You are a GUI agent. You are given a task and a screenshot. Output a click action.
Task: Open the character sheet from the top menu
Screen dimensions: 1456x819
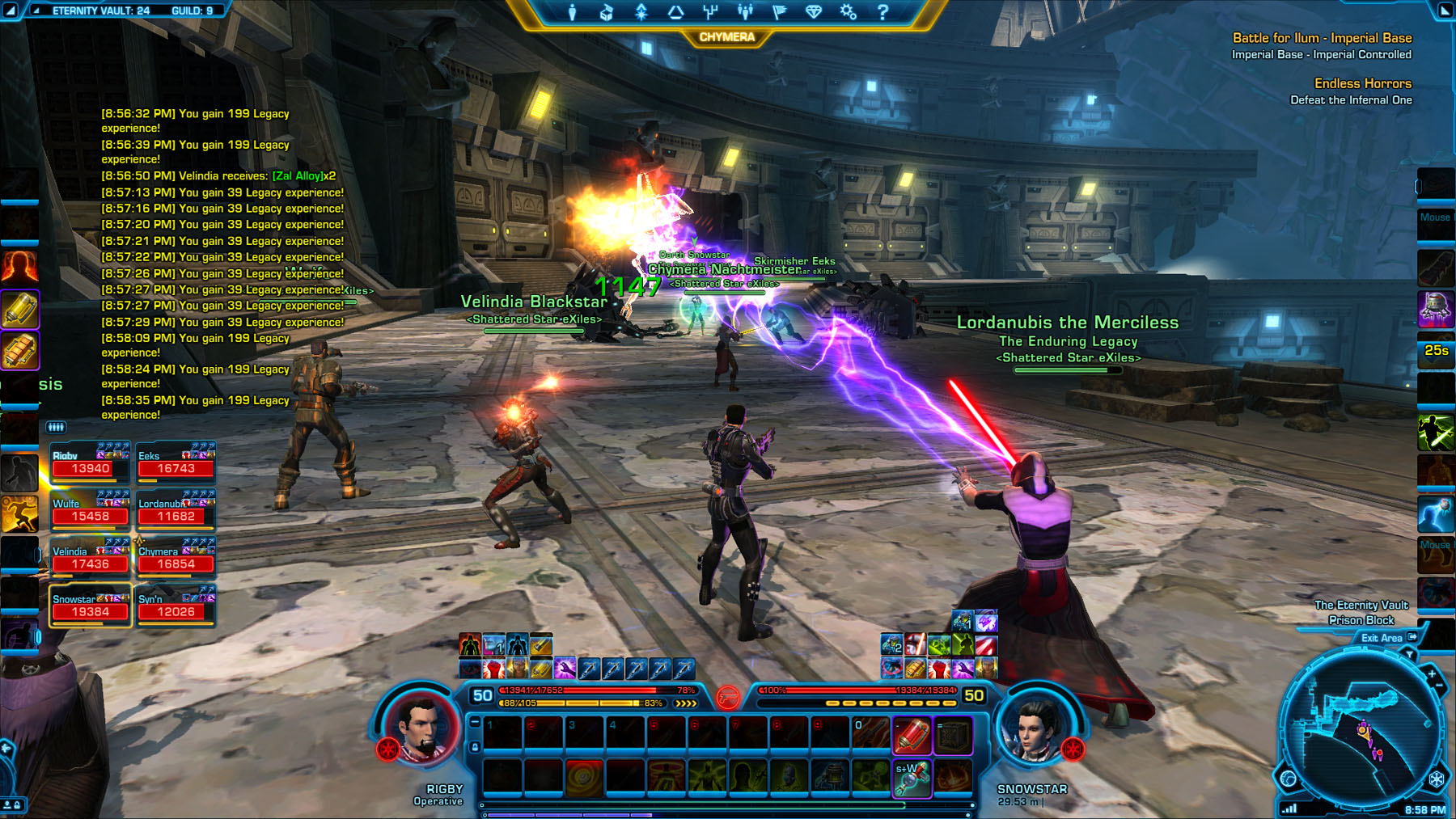click(x=572, y=12)
